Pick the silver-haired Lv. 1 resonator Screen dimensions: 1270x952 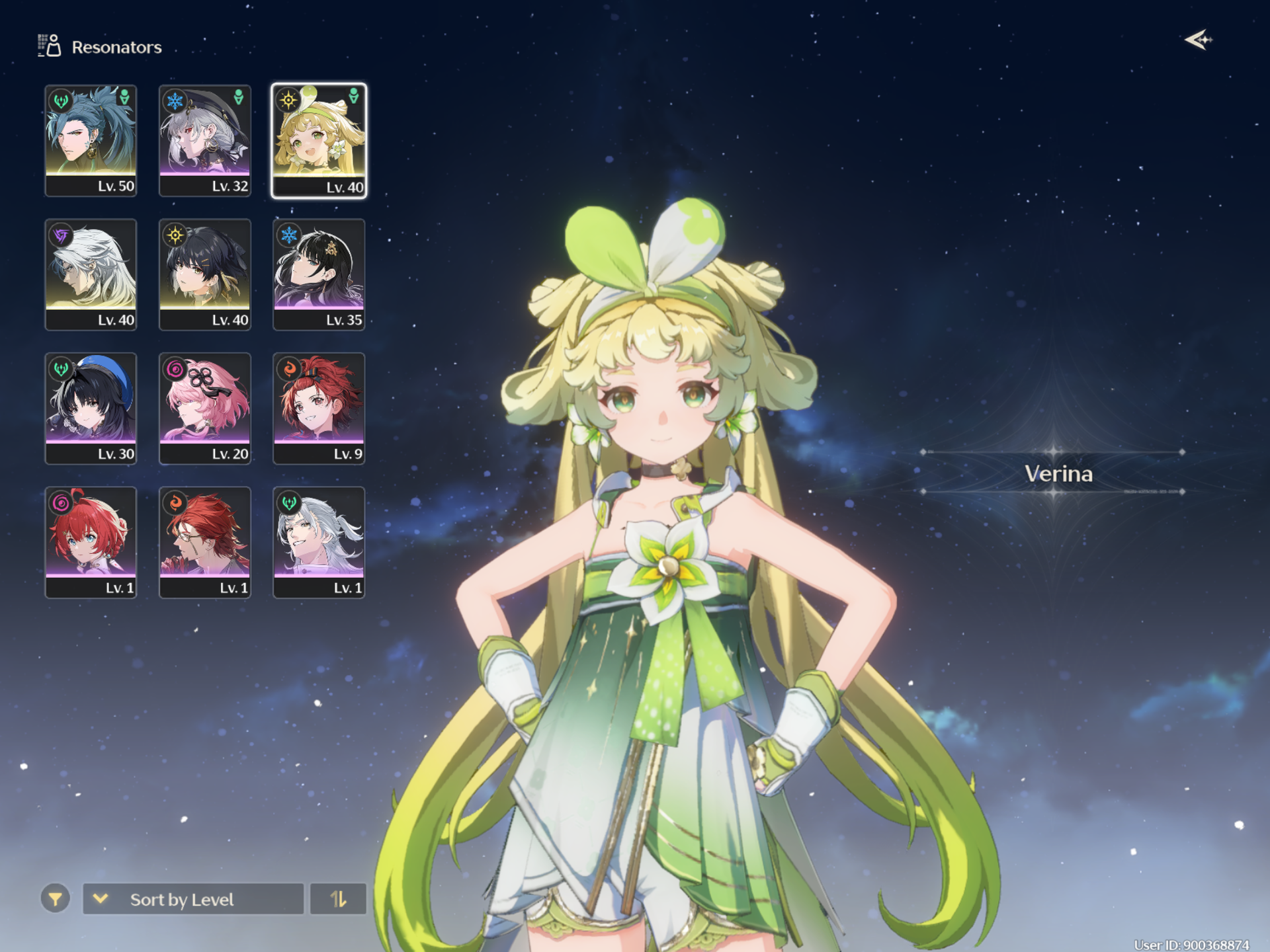(319, 542)
